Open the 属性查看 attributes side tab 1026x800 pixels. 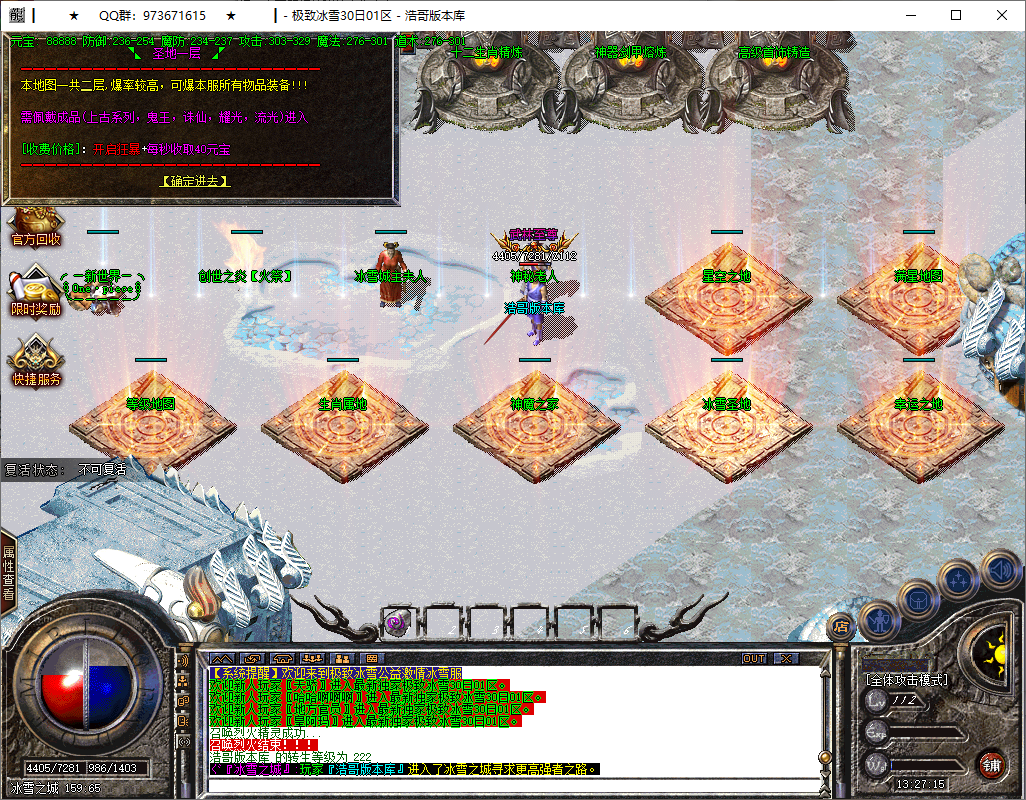click(8, 572)
